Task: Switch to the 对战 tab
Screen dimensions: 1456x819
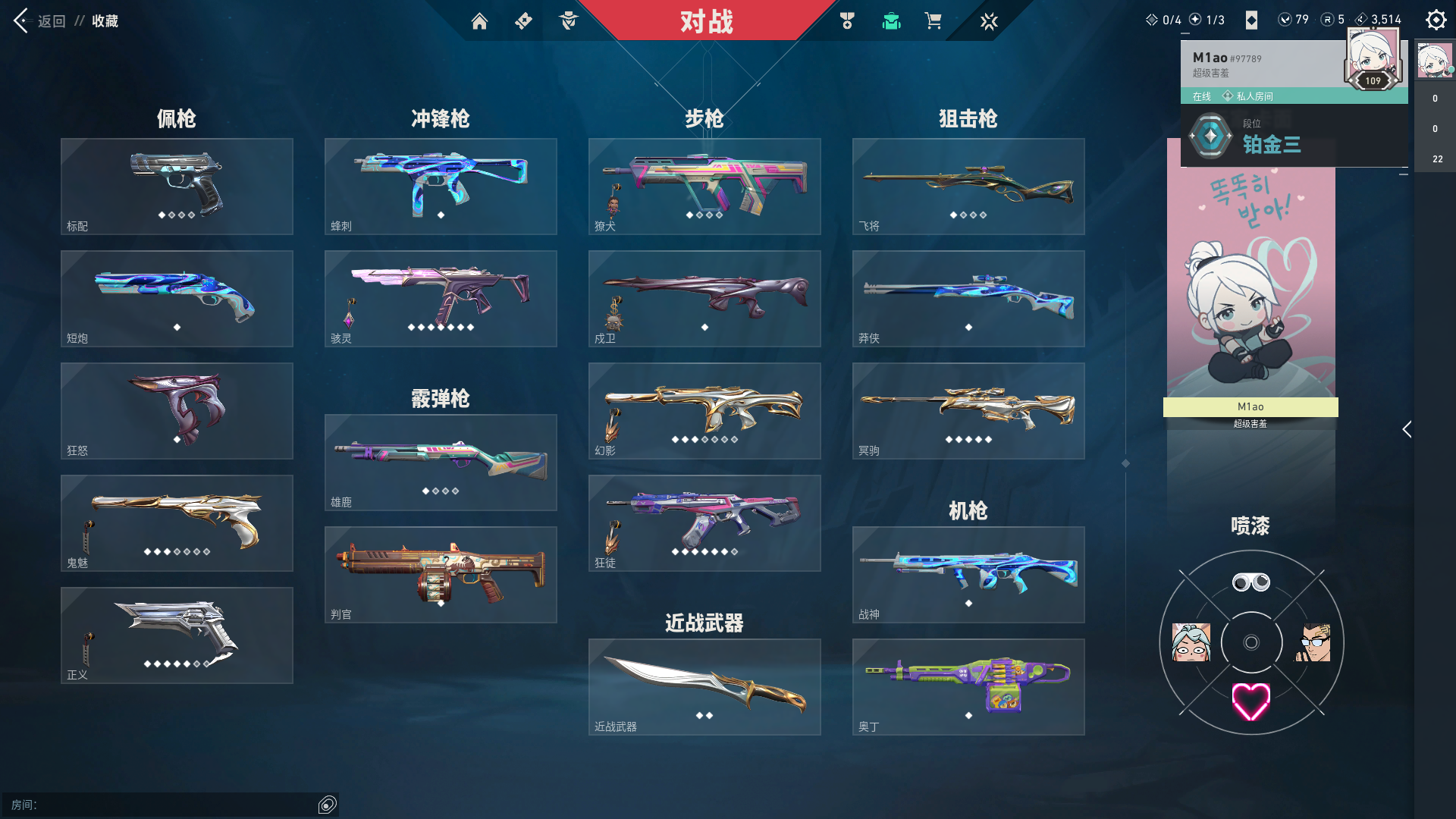Action: (x=707, y=22)
